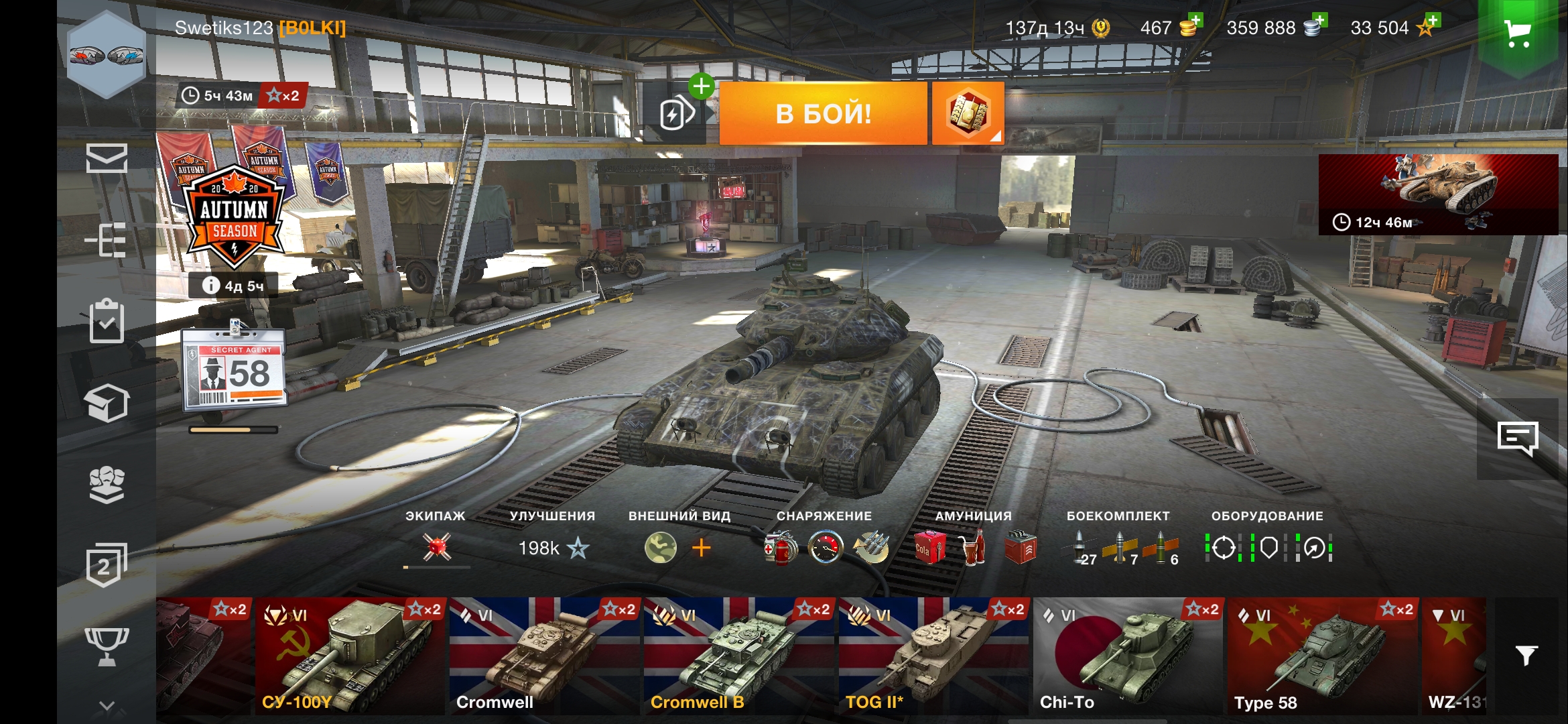
Task: Open the Autumn Season event badge
Action: [234, 215]
